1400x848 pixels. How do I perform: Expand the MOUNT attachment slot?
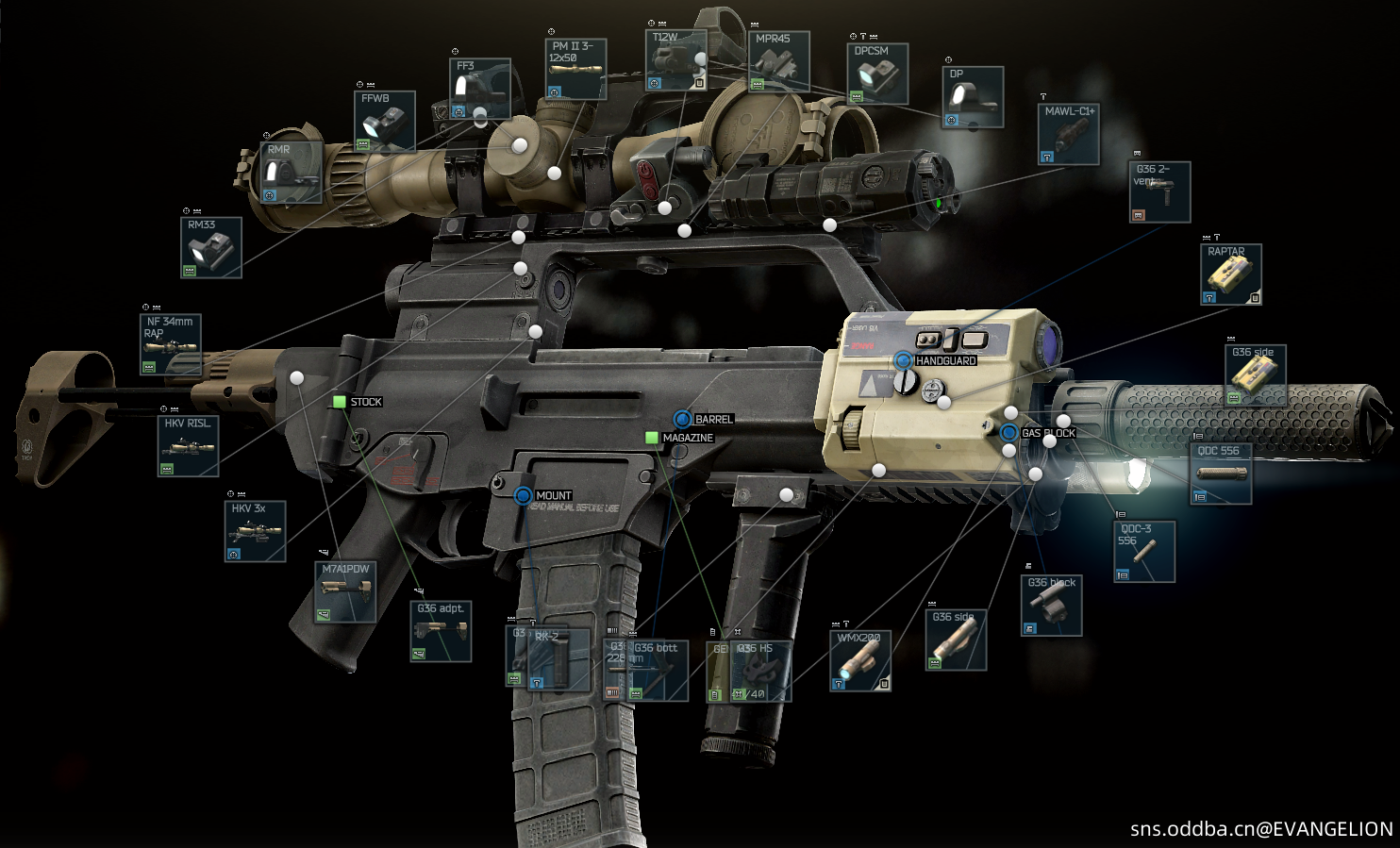522,495
